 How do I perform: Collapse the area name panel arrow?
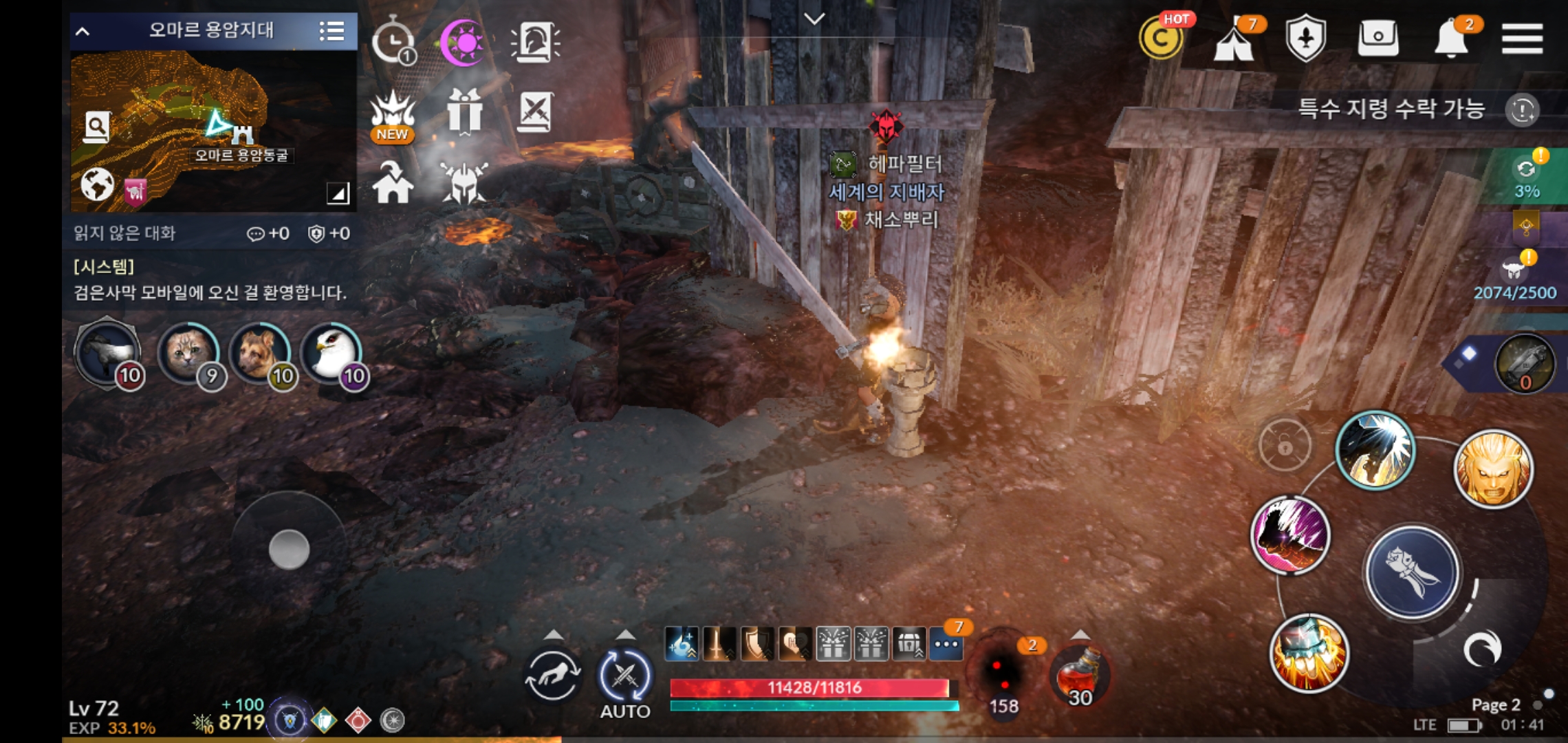83,31
